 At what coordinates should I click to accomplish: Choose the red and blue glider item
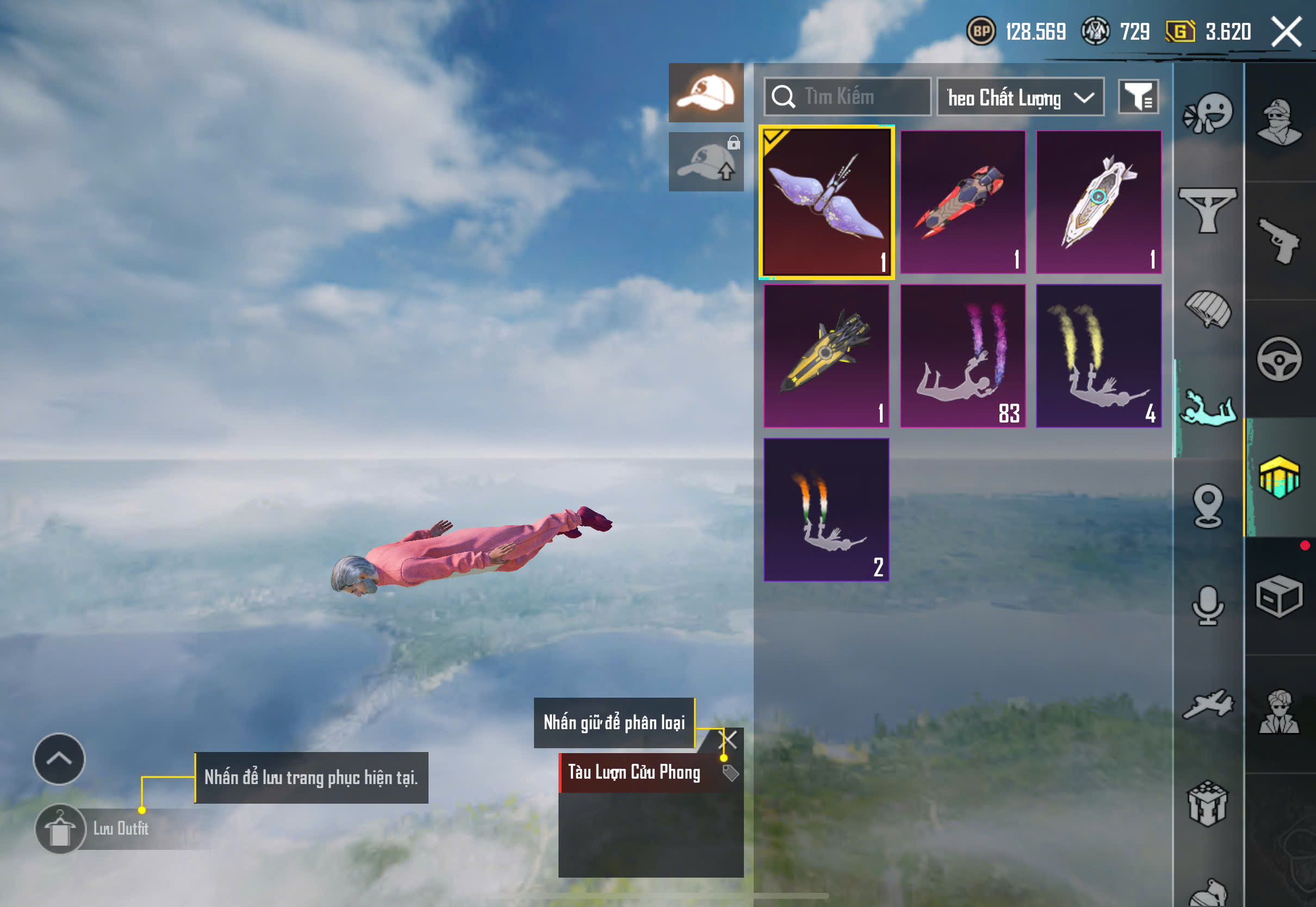(x=963, y=202)
